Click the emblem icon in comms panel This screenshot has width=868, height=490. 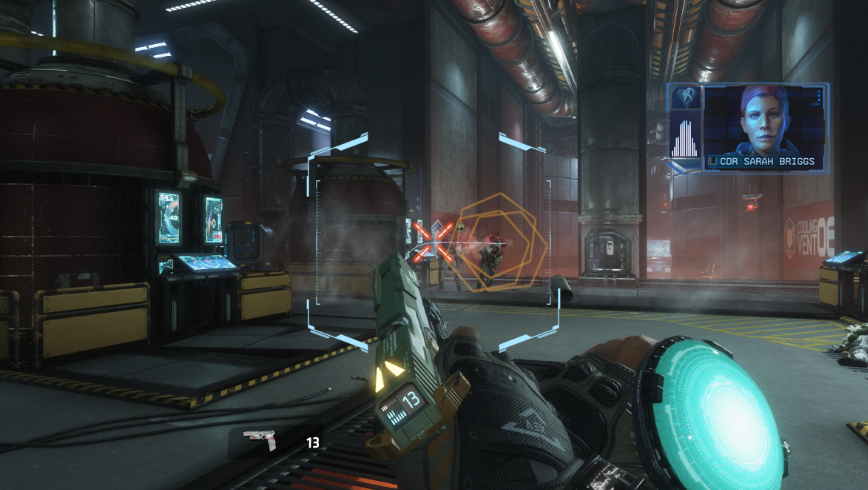point(685,99)
